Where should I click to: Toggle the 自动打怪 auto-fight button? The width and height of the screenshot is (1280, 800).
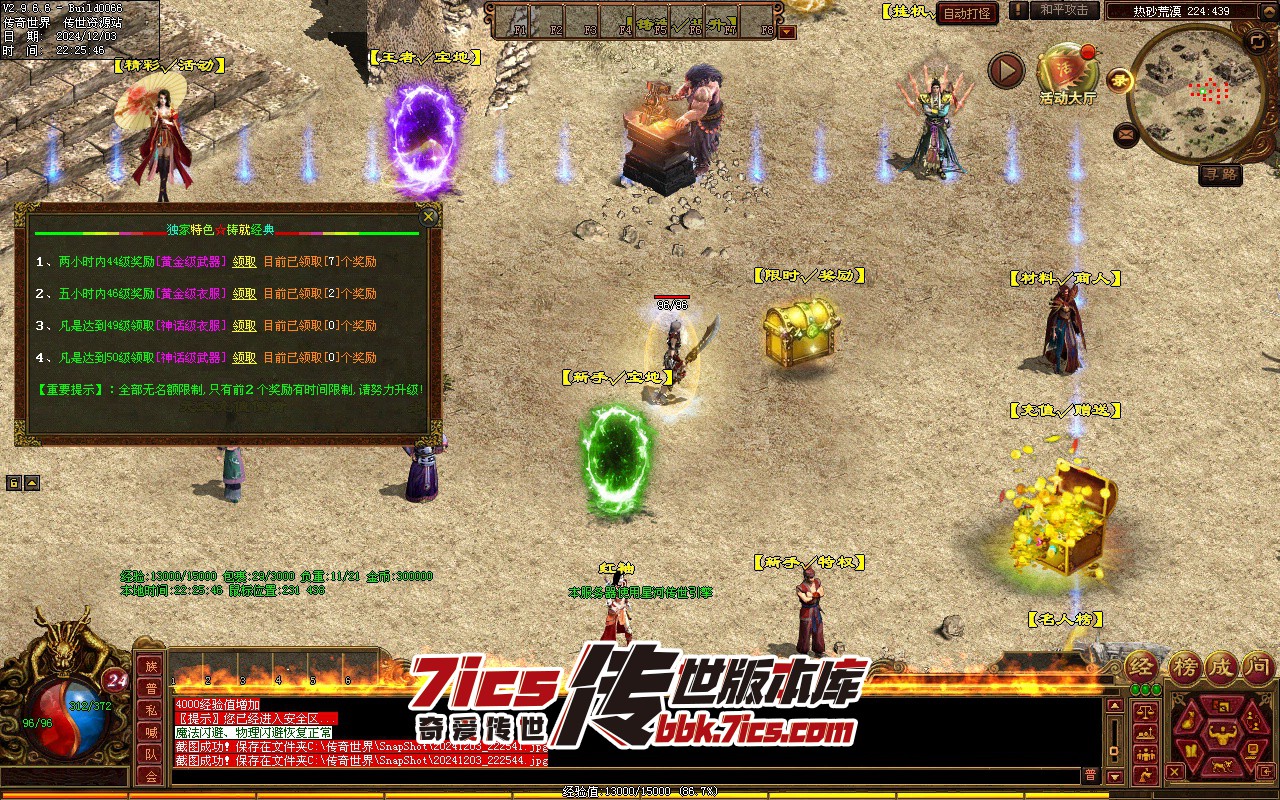(967, 14)
